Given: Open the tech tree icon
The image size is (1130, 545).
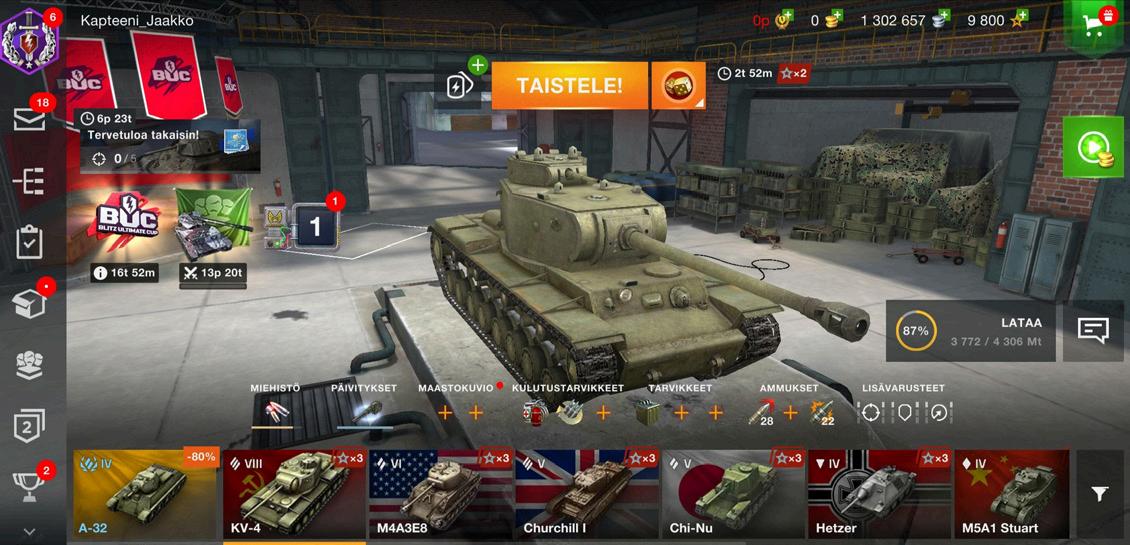Looking at the screenshot, I should point(30,181).
